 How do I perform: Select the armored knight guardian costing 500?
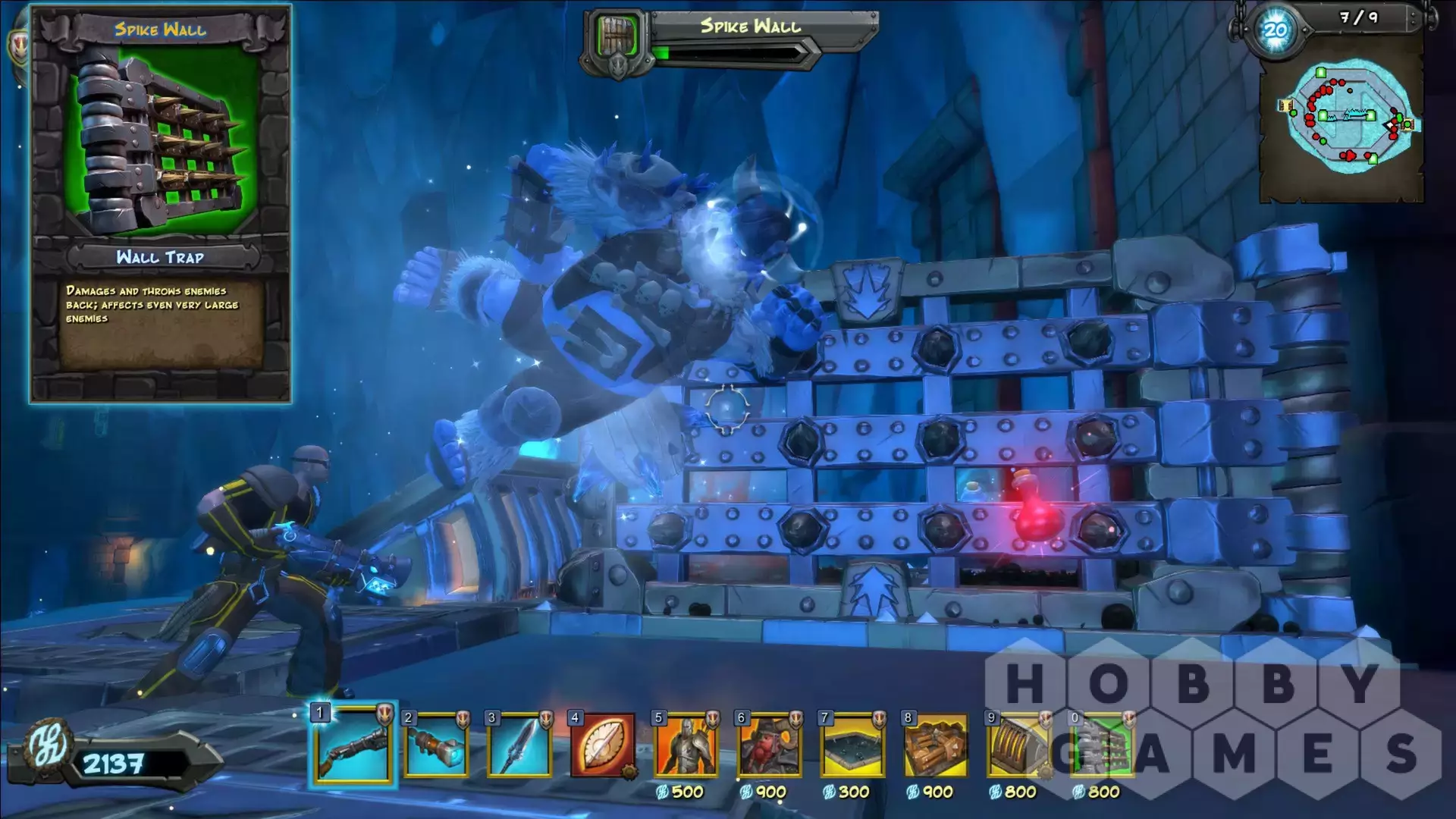(686, 745)
